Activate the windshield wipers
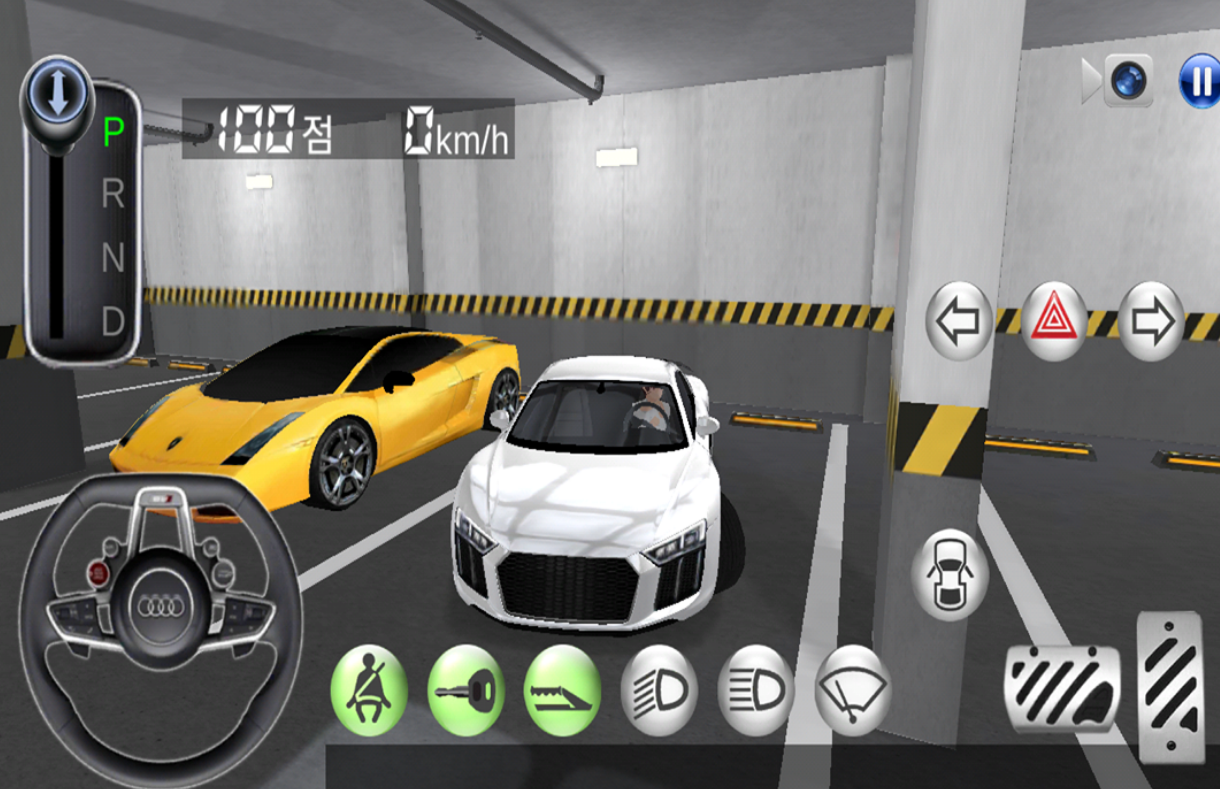This screenshot has height=789, width=1220. [852, 690]
